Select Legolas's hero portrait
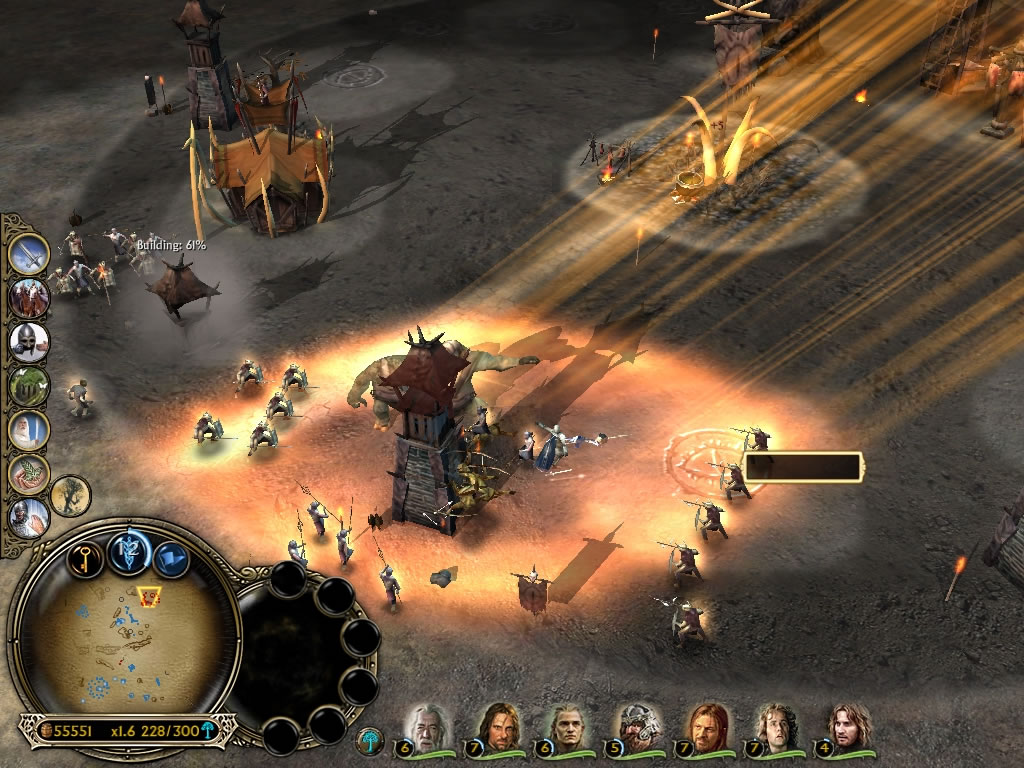Image resolution: width=1024 pixels, height=768 pixels. click(567, 727)
